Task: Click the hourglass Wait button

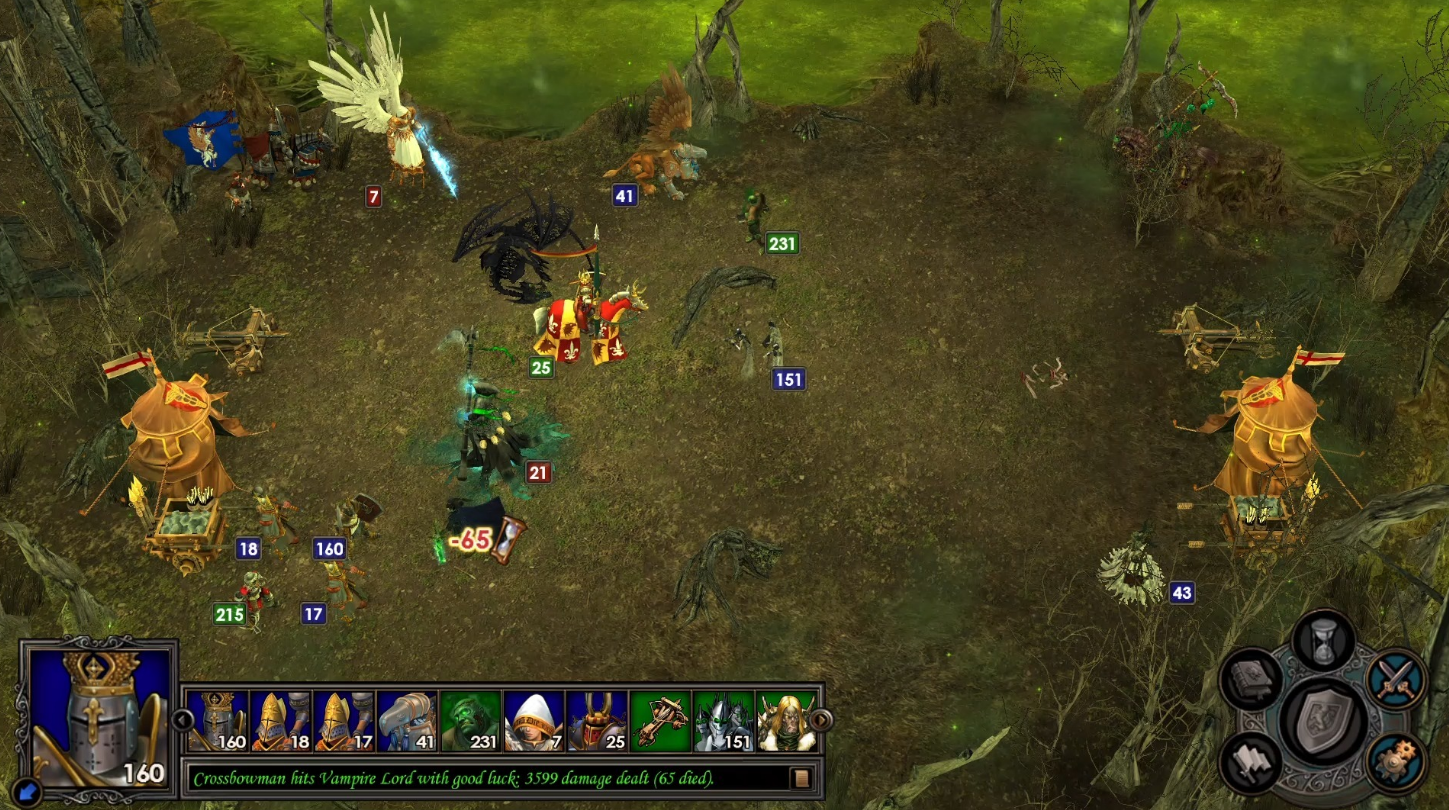Action: tap(1323, 641)
